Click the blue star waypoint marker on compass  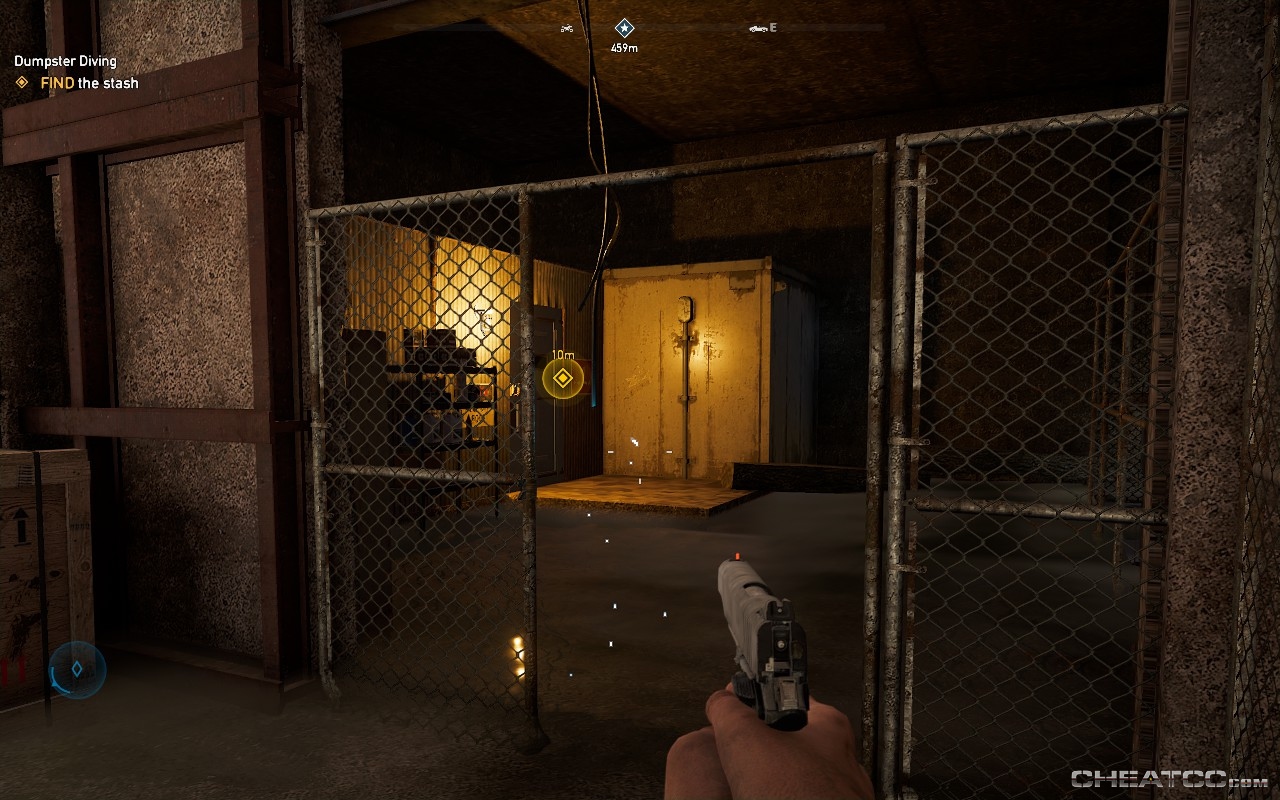(x=623, y=27)
